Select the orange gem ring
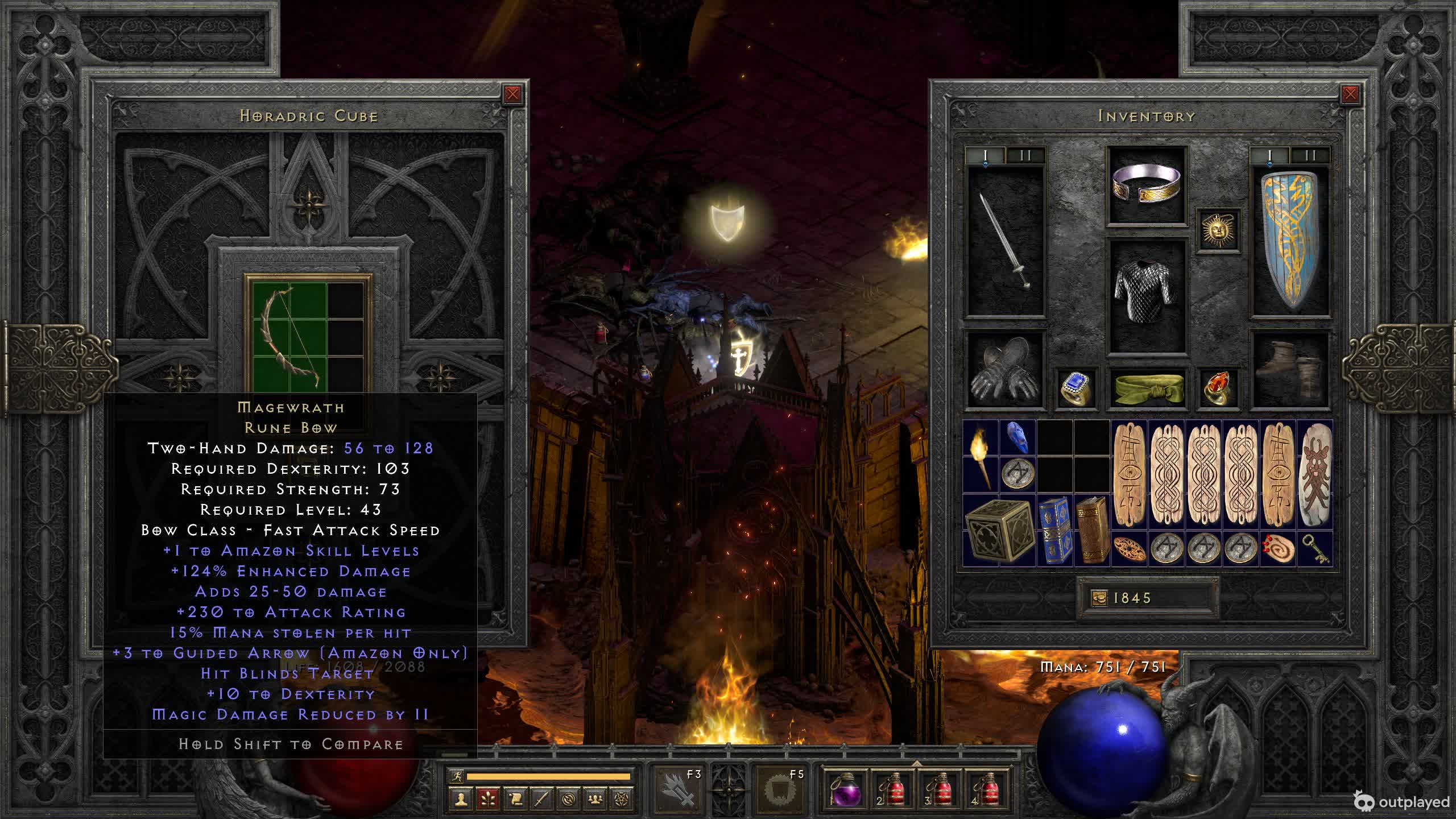1456x819 pixels. pos(1218,388)
